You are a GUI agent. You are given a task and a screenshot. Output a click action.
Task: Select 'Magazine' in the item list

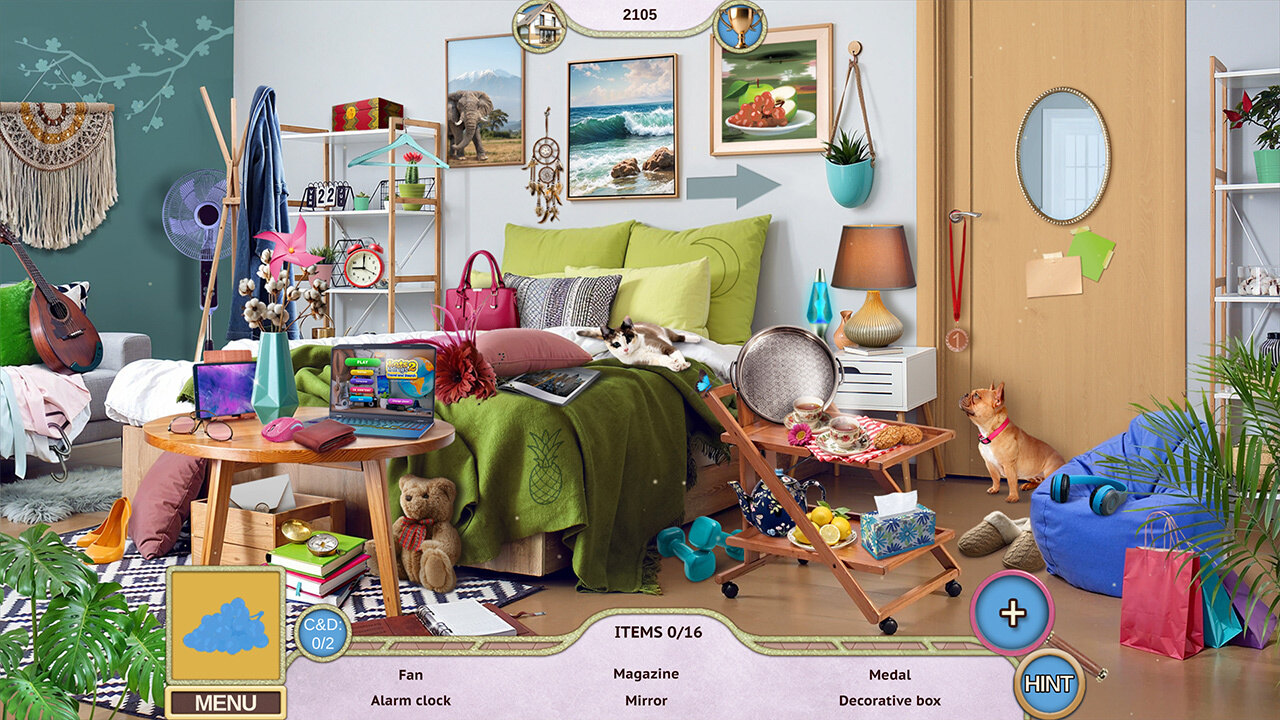[646, 675]
